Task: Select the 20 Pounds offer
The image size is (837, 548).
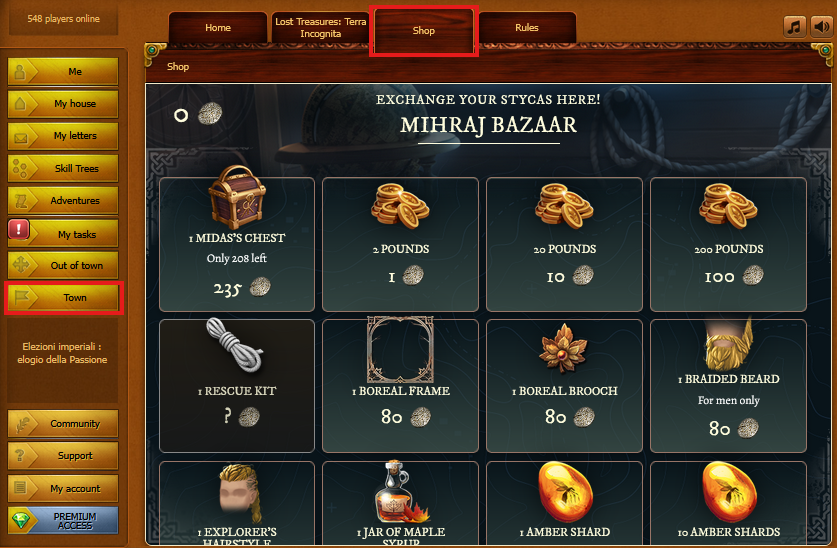Action: pos(565,242)
